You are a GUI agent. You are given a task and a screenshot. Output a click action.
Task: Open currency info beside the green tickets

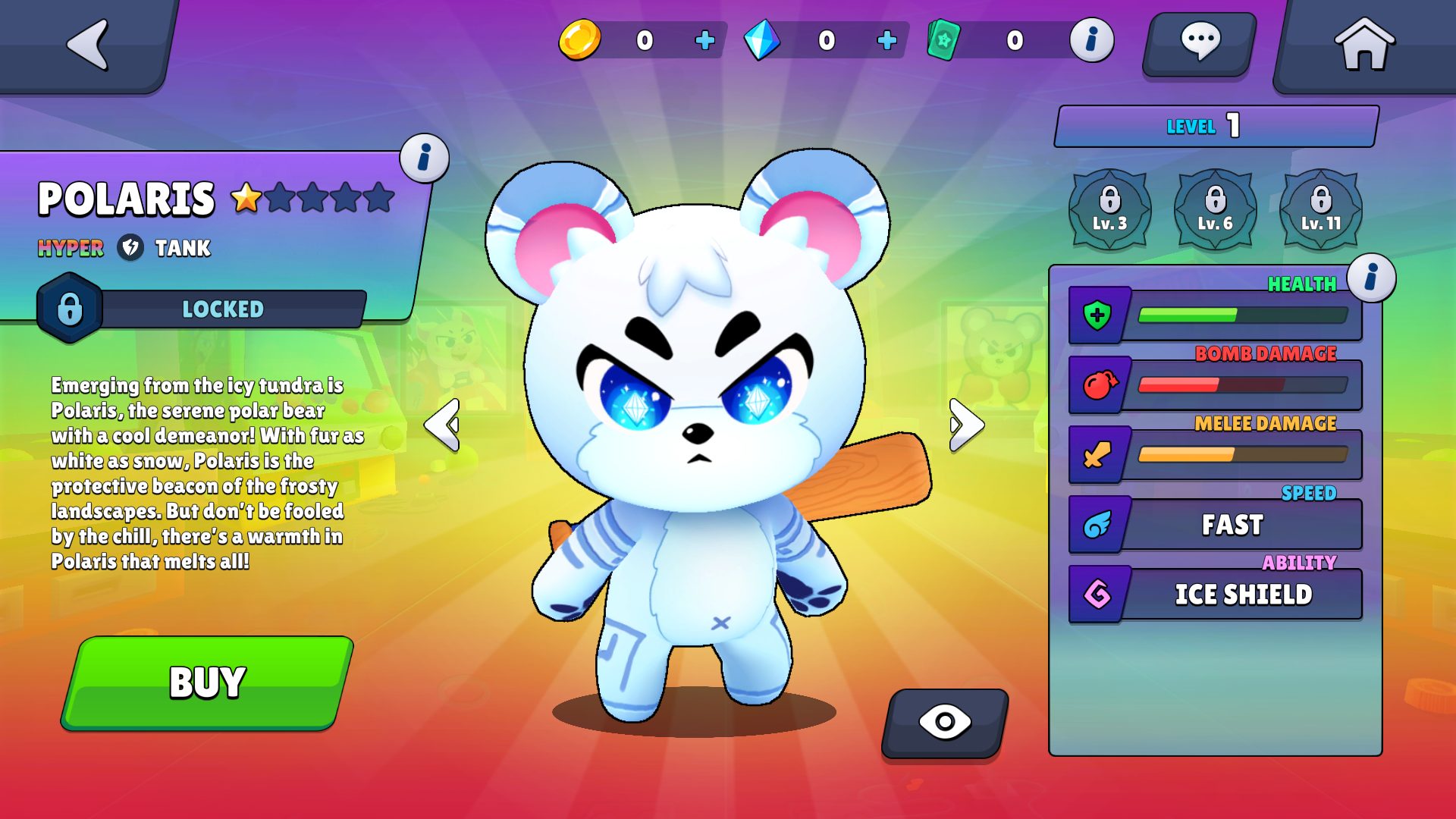click(x=1091, y=40)
